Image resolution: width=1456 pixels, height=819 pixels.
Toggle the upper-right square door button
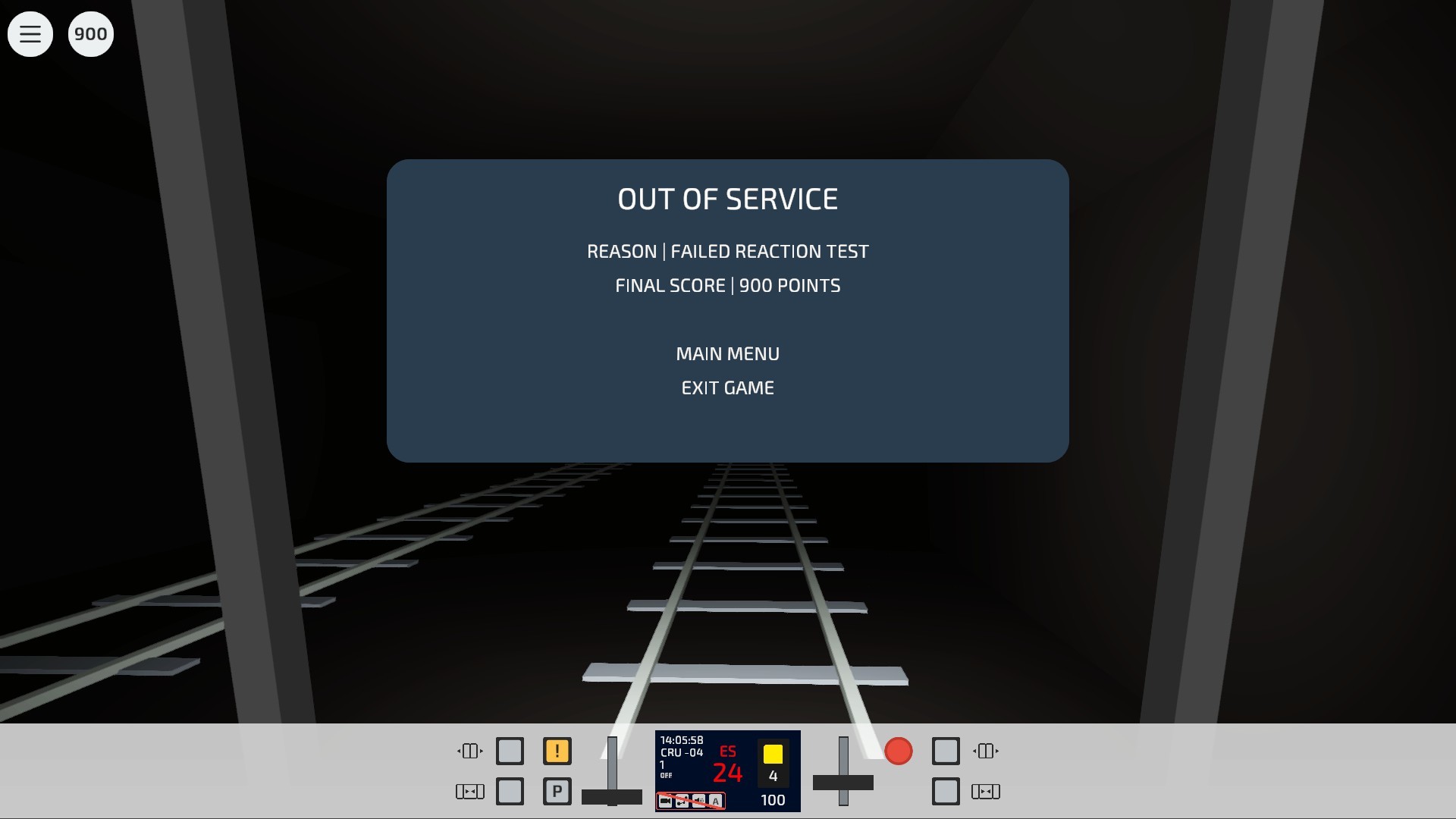945,750
